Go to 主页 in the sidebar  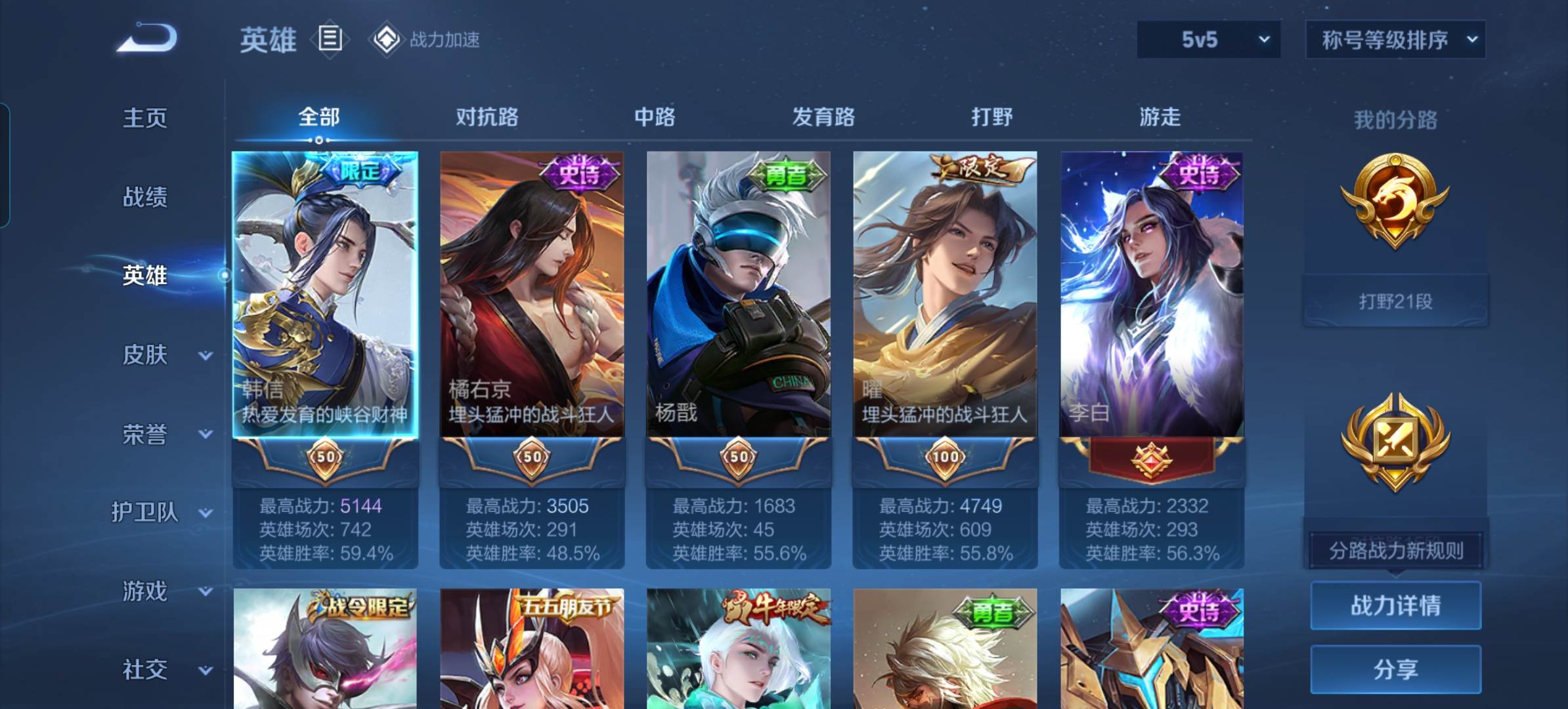[144, 118]
